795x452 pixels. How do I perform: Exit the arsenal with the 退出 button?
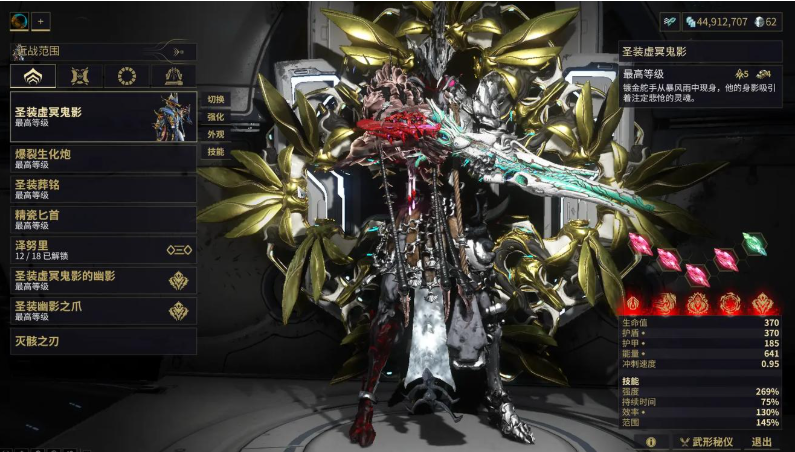click(x=762, y=441)
